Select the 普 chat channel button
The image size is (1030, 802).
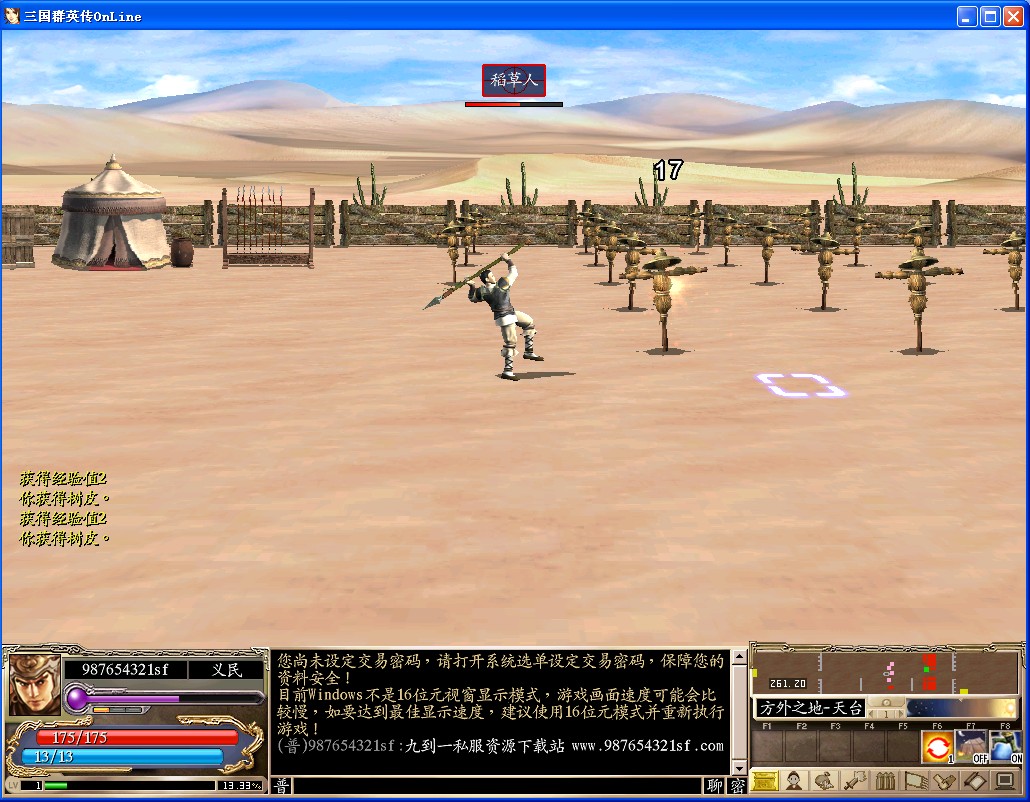coord(282,786)
